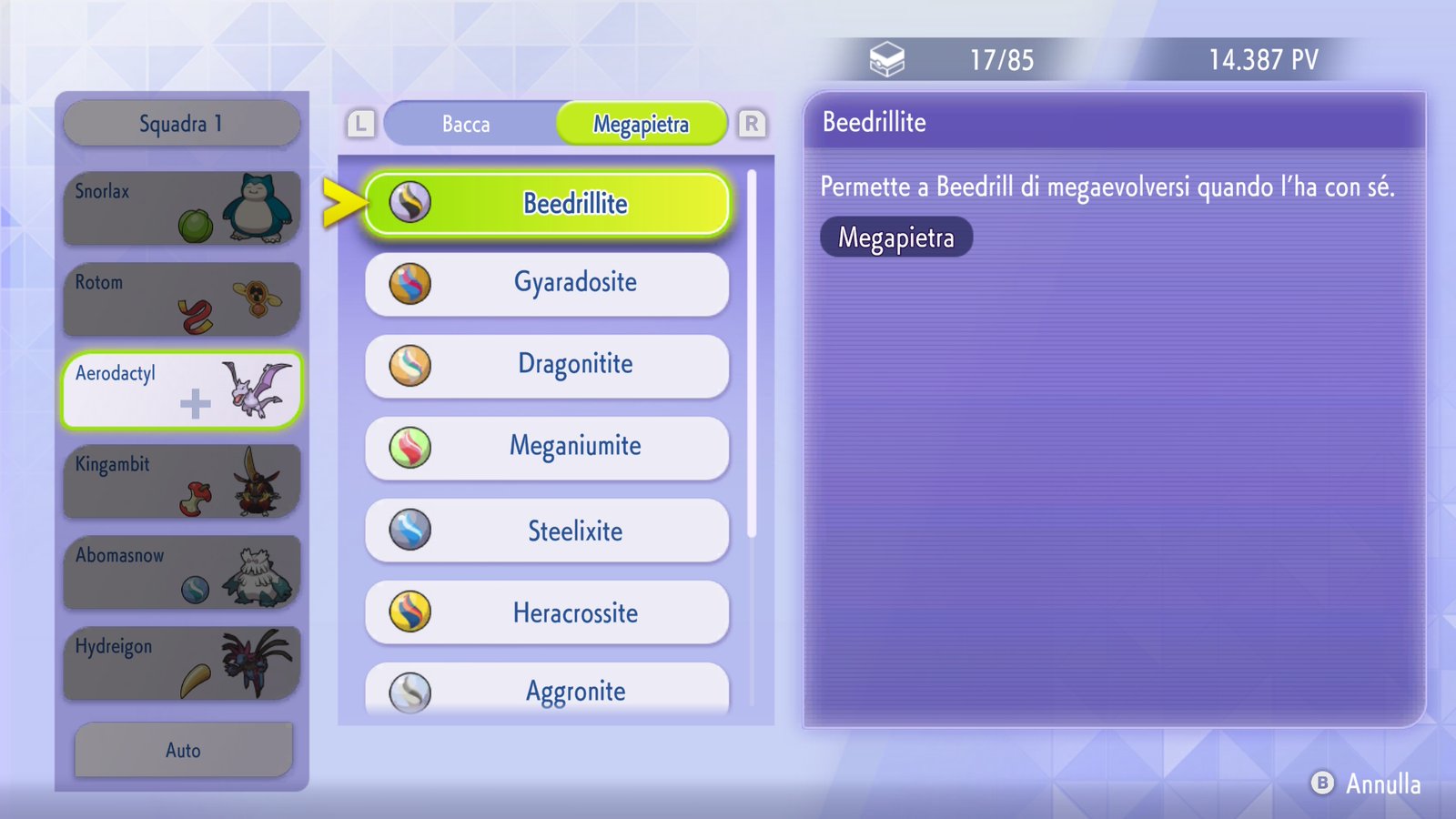Select the Heracrossite mega stone
The height and width of the screenshot is (819, 1456).
coord(547,612)
